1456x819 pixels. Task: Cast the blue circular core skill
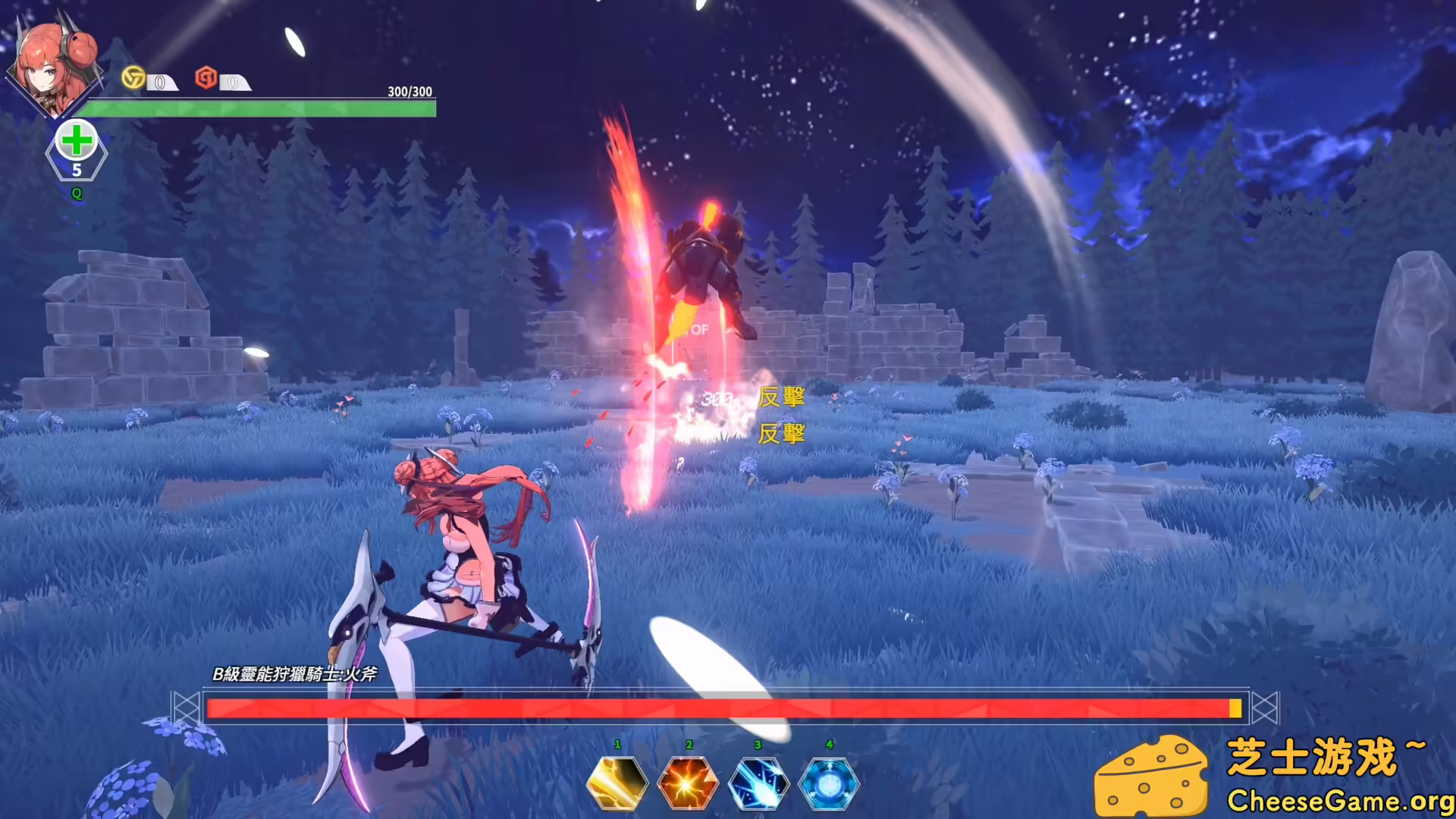pyautogui.click(x=829, y=783)
